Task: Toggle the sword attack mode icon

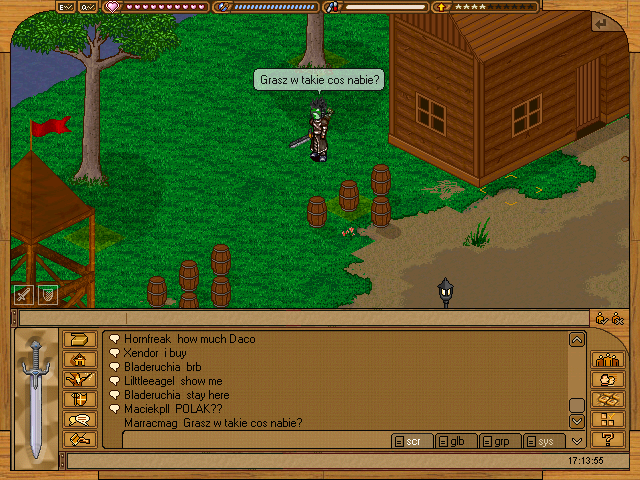Action: tap(22, 295)
